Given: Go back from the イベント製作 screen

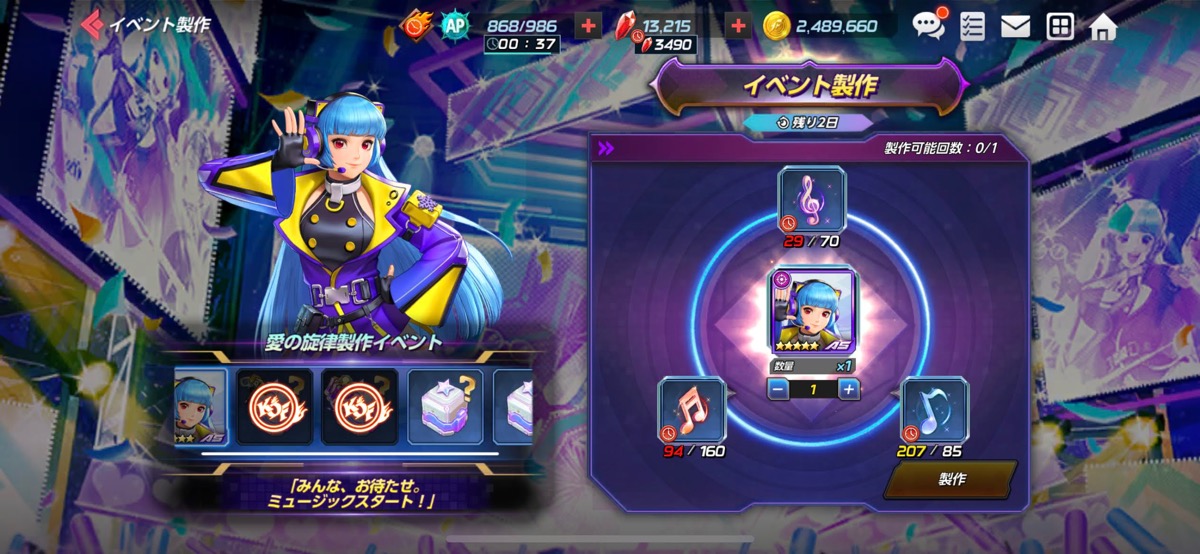Looking at the screenshot, I should point(93,24).
